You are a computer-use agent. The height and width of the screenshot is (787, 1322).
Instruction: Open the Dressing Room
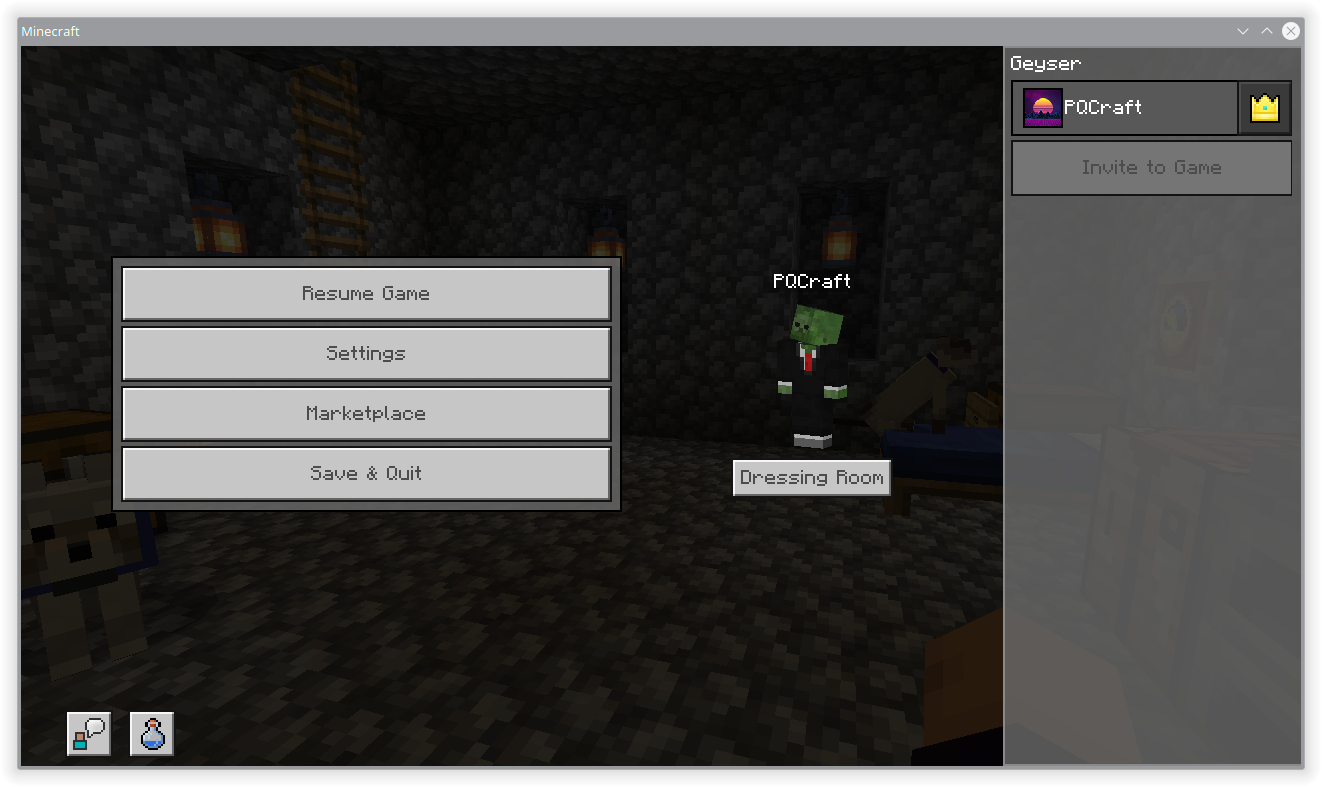[811, 477]
